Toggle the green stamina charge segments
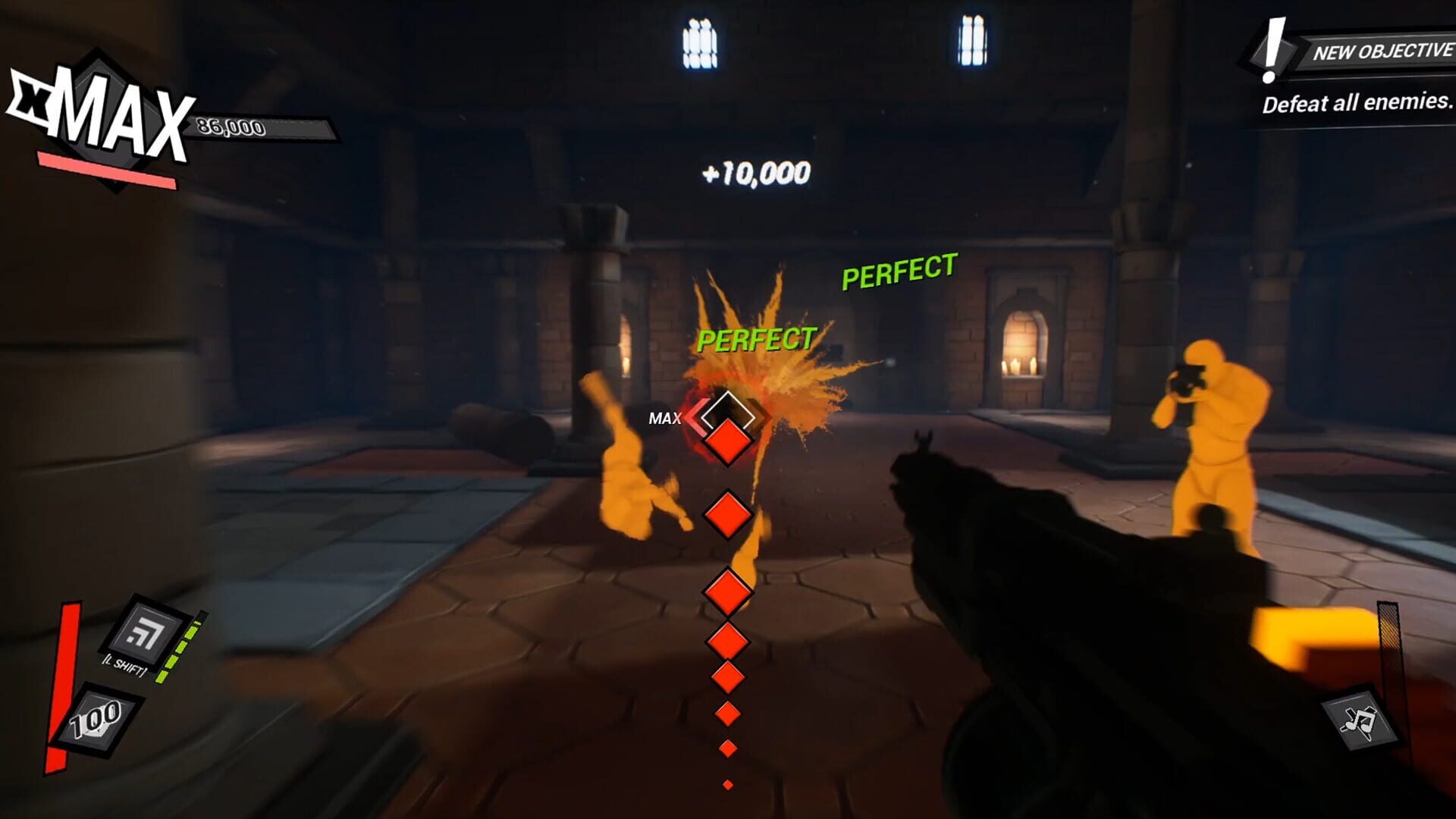Screen dimensions: 1456x819 point(182,648)
